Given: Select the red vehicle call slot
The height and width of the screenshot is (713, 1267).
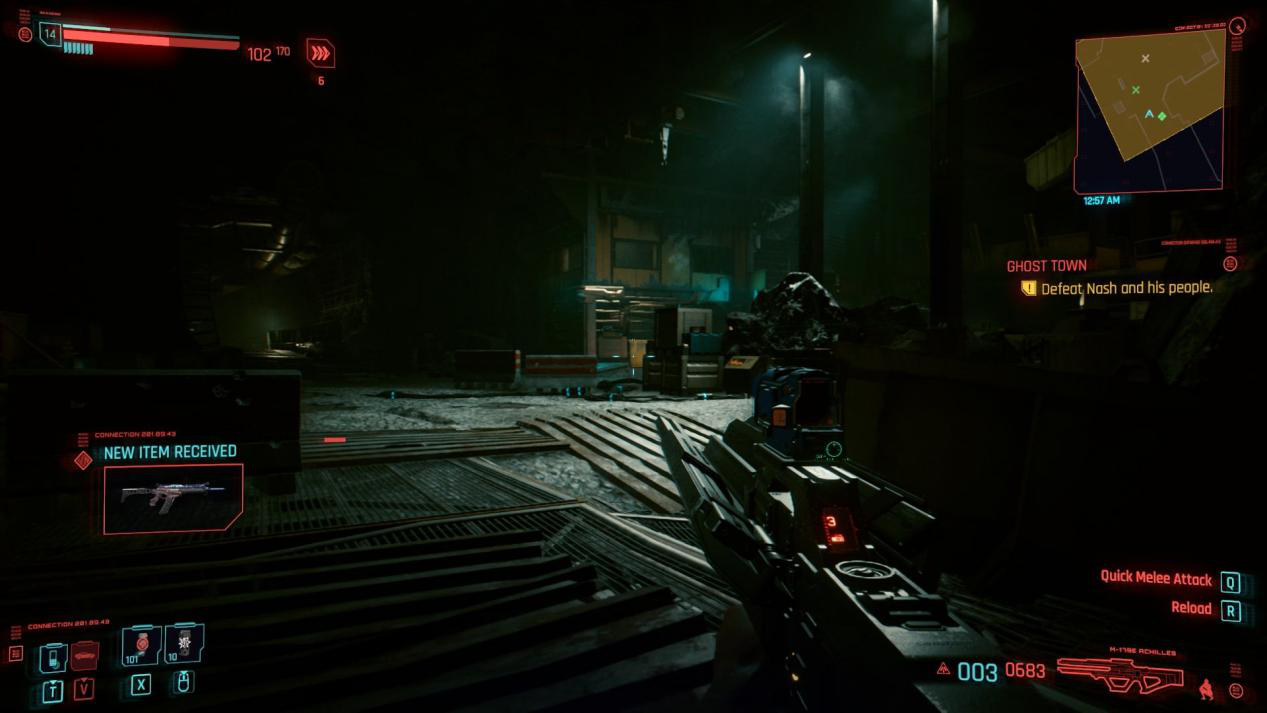Looking at the screenshot, I should click(x=85, y=656).
